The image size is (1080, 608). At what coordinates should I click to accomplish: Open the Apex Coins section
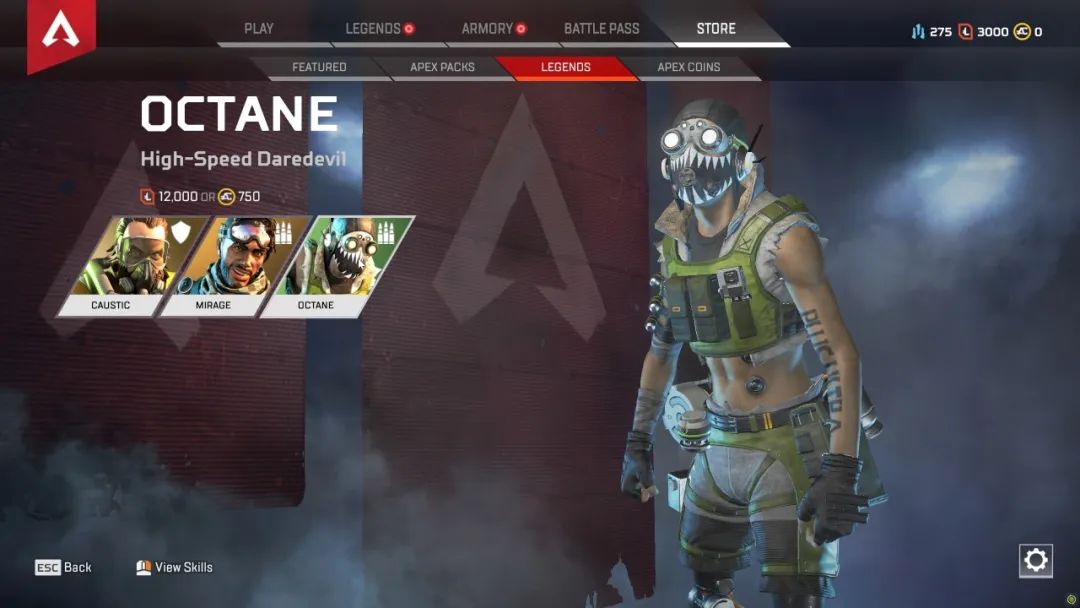(x=688, y=67)
